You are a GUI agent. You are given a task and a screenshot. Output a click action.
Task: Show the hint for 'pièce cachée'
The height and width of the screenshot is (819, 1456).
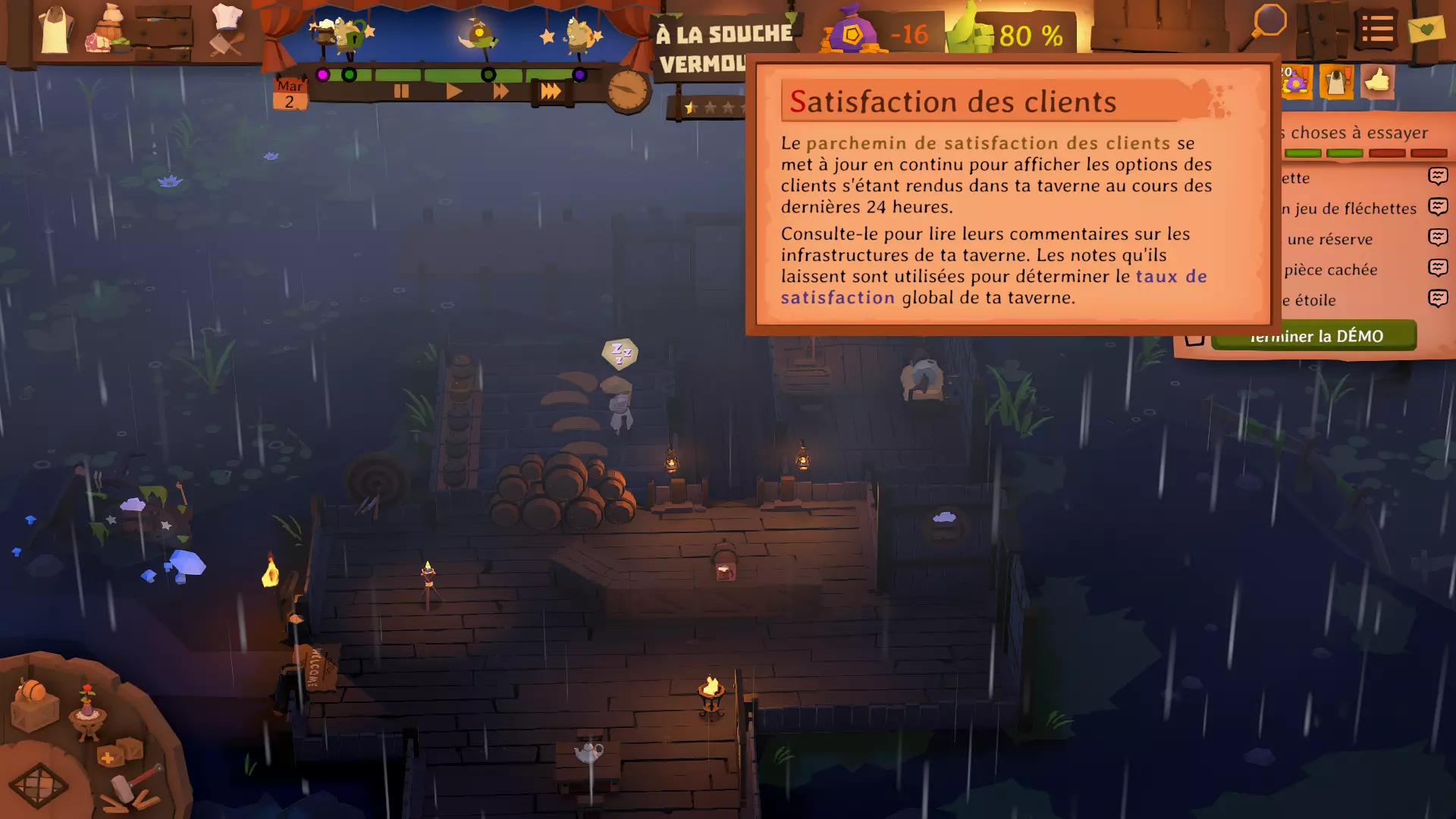coord(1438,268)
